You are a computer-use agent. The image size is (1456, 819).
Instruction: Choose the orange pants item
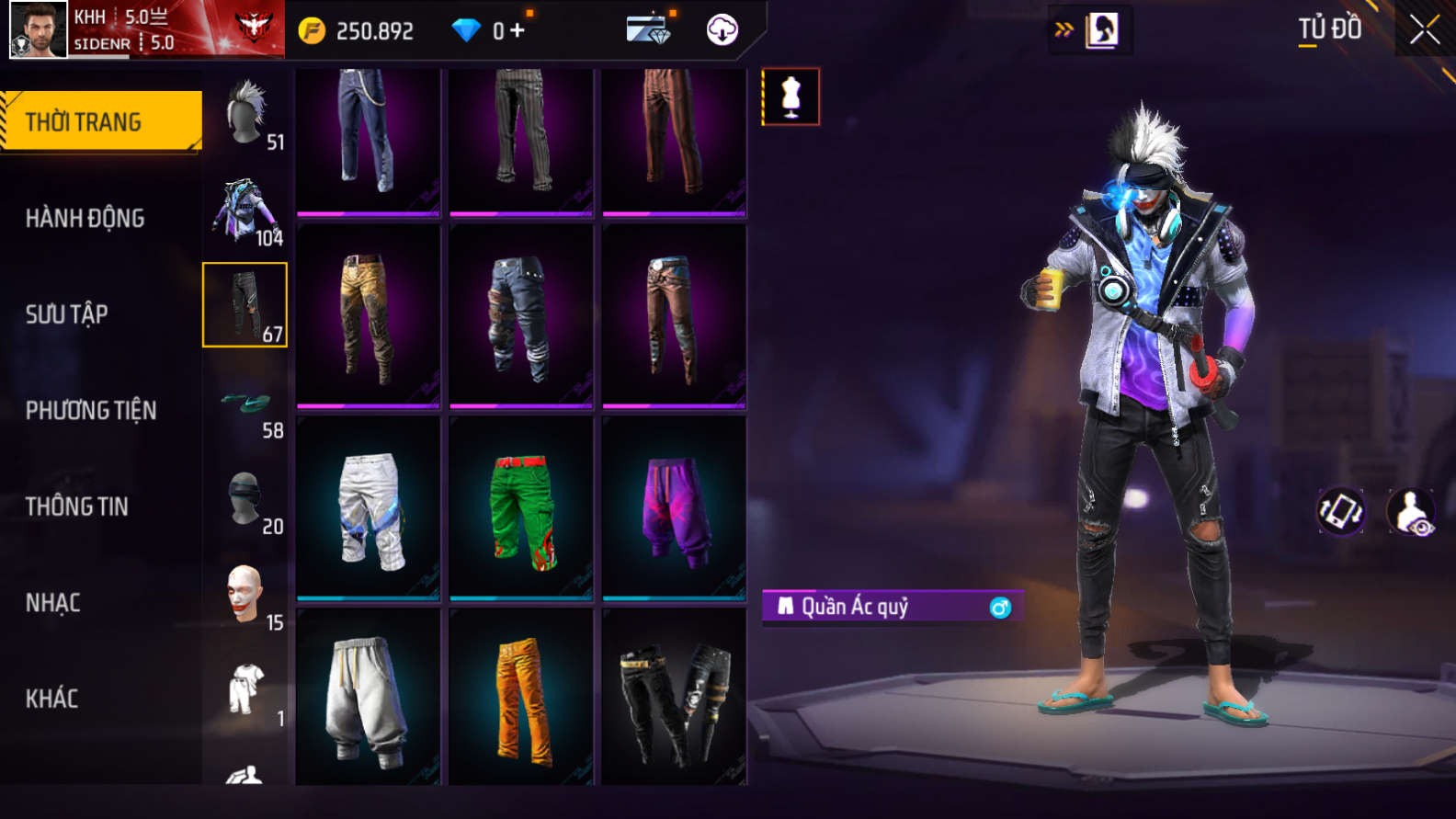coord(521,699)
